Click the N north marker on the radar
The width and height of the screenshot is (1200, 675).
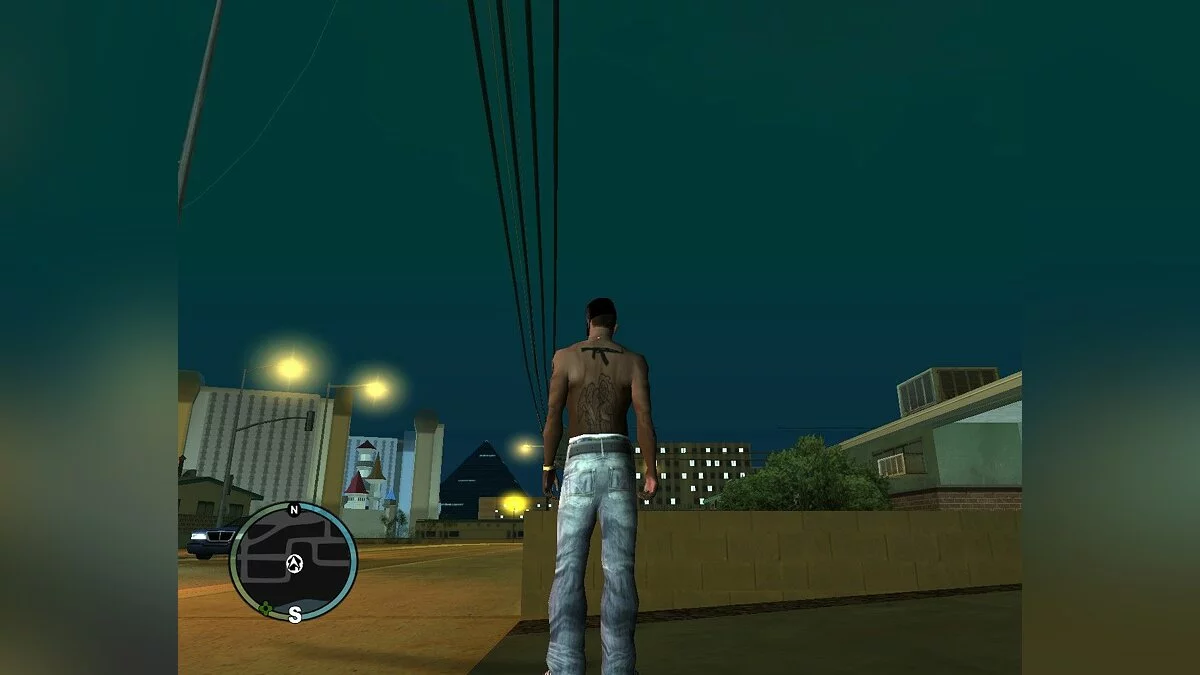tap(294, 510)
